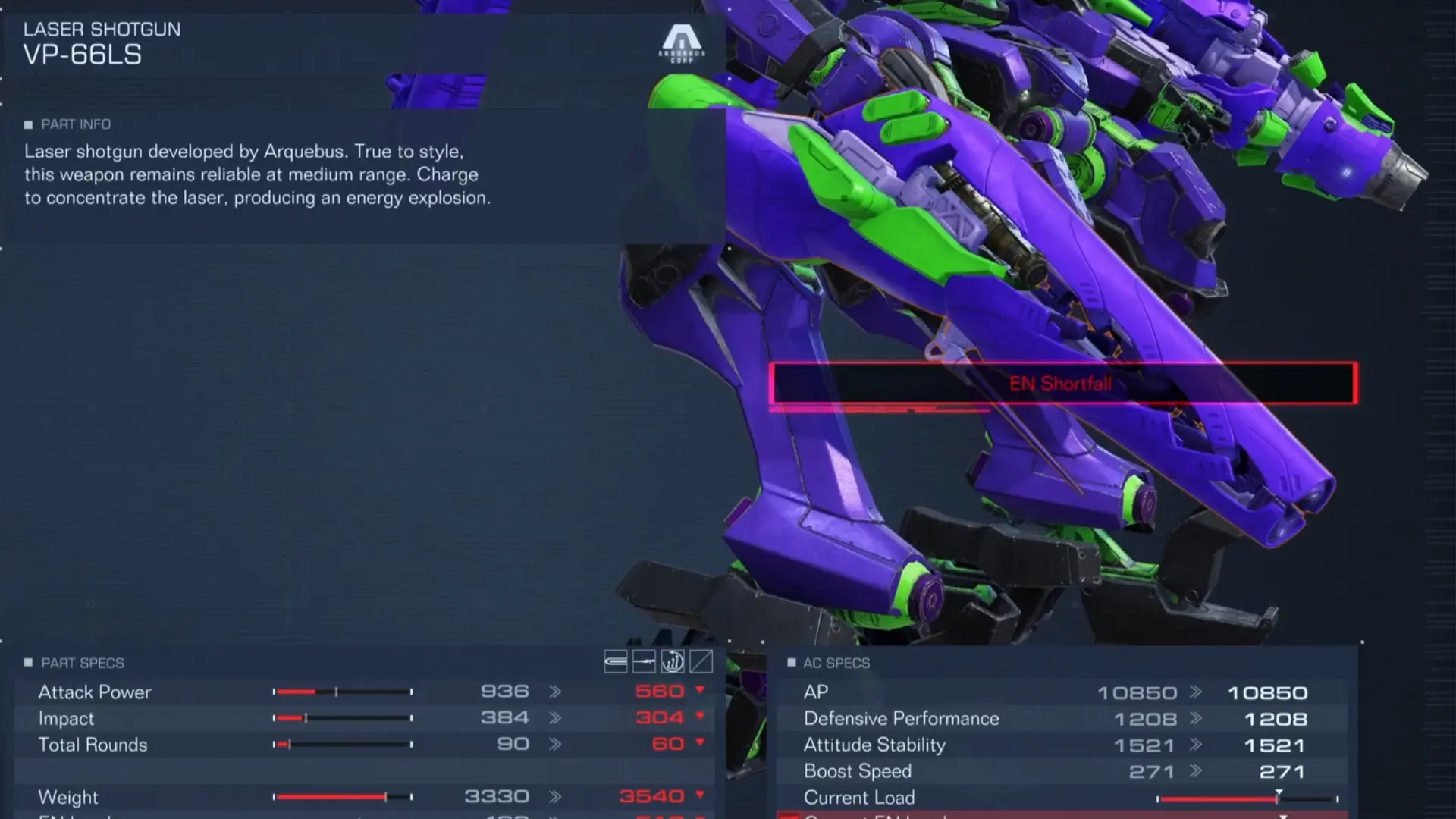
Task: Adjust the Current Load slider
Action: (x=1278, y=796)
